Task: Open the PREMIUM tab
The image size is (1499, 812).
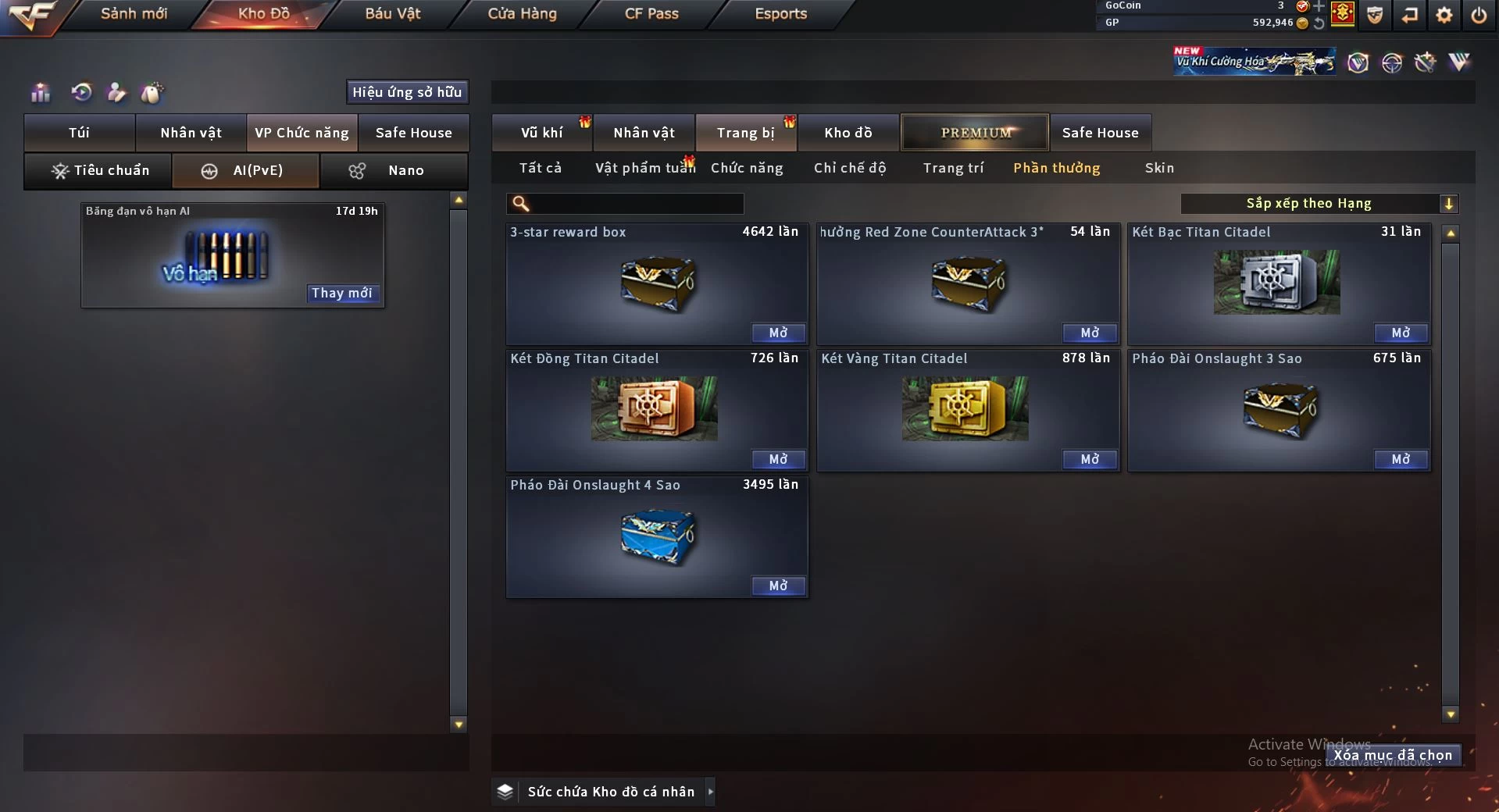Action: click(975, 133)
